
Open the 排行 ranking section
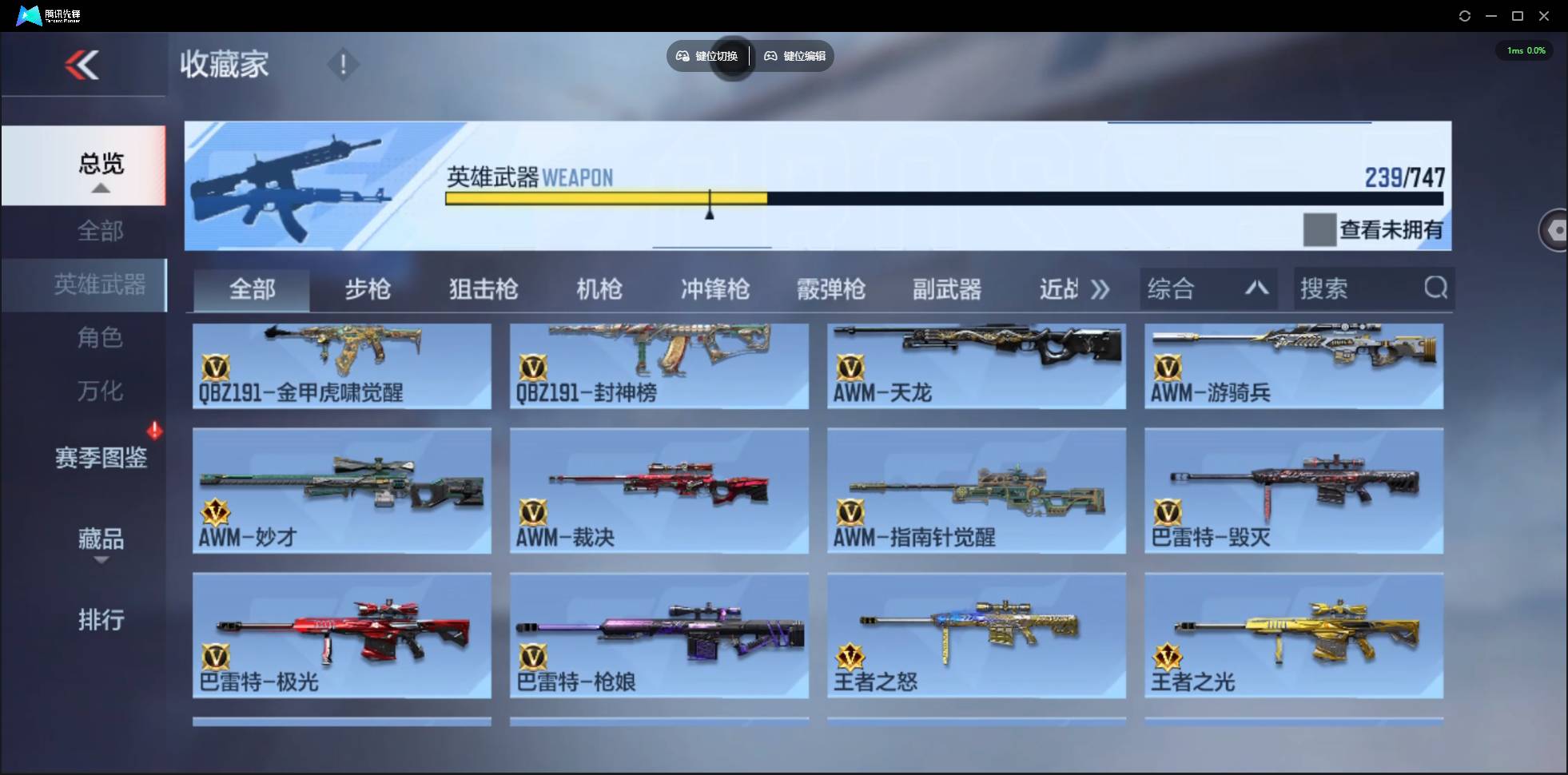coord(101,620)
